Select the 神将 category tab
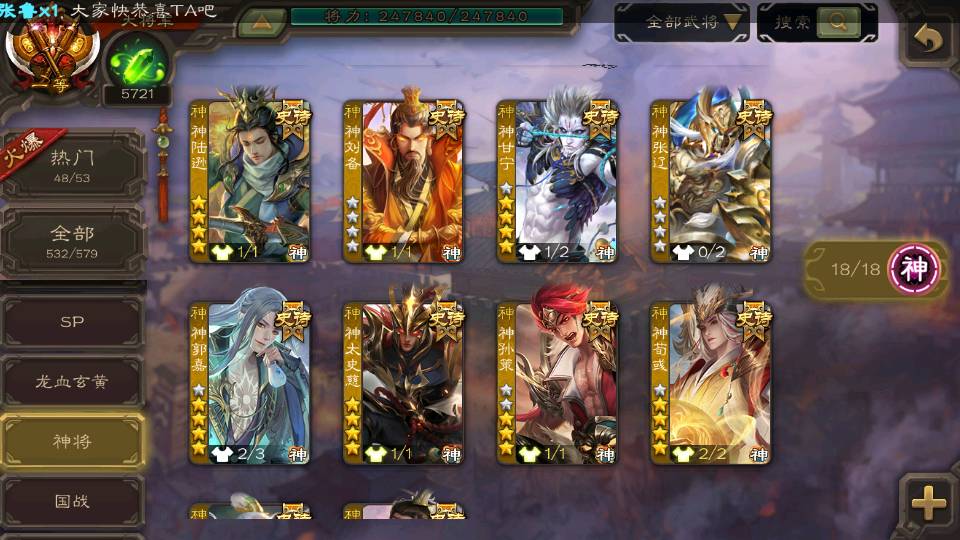The image size is (960, 540). pos(72,440)
